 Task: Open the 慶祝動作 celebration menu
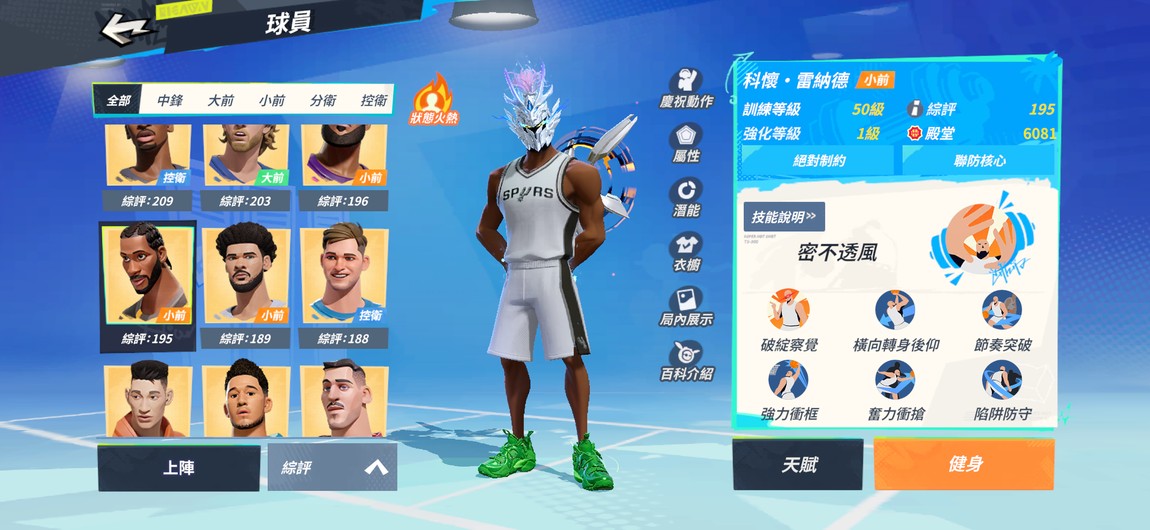686,90
